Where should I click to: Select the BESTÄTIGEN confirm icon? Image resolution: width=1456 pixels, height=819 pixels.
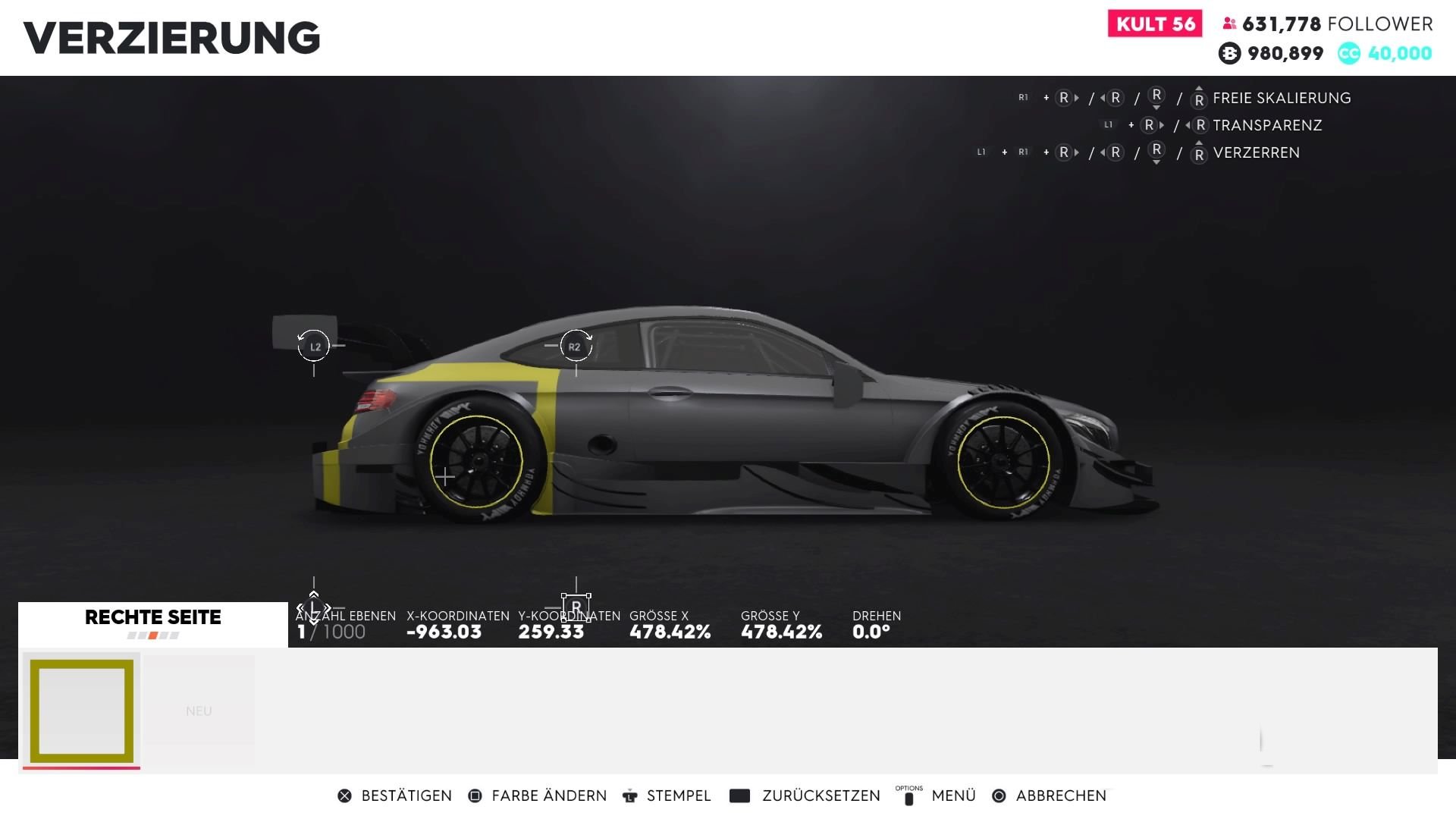[x=345, y=795]
